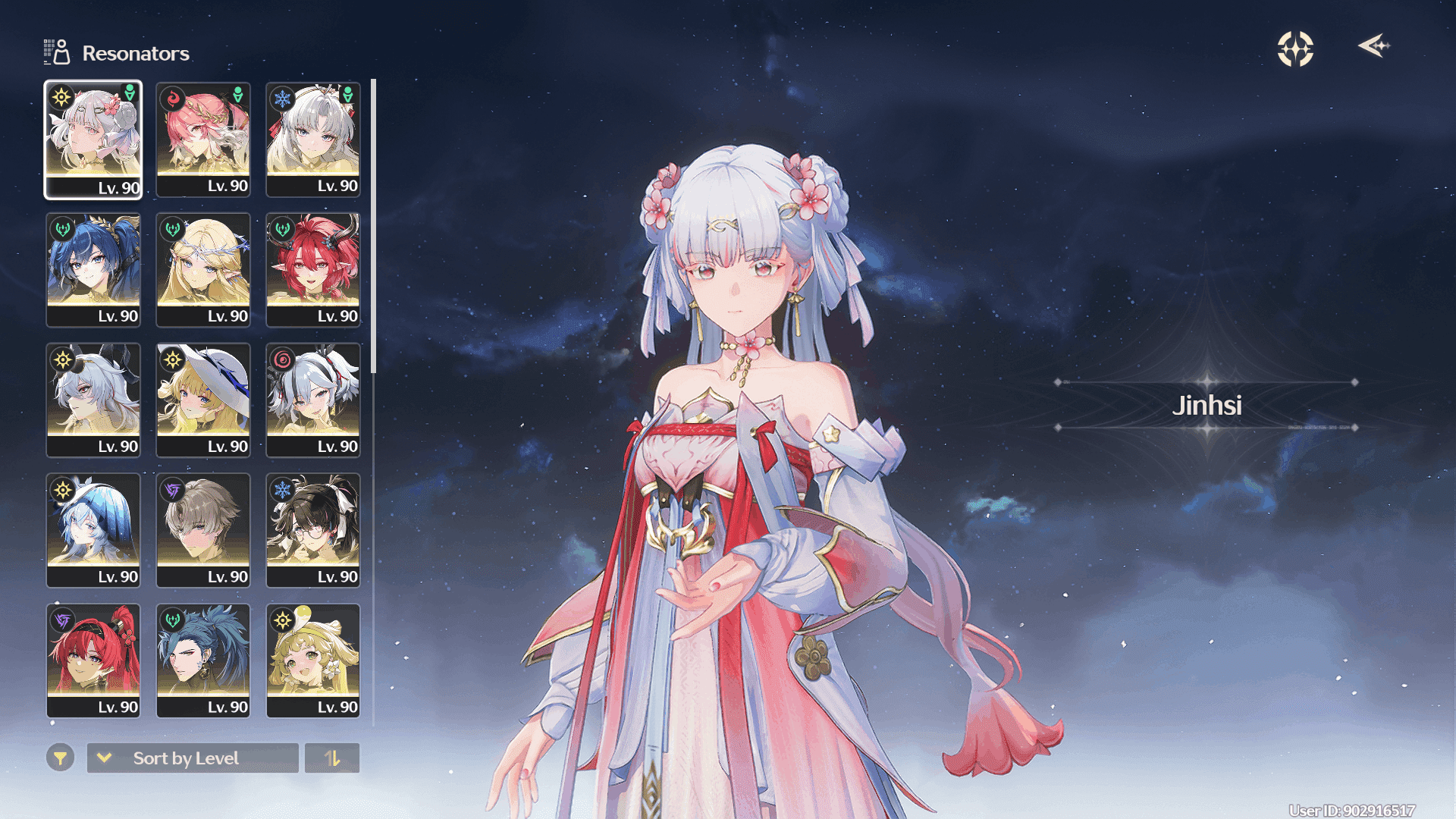Click the Resonators header icon

(55, 52)
